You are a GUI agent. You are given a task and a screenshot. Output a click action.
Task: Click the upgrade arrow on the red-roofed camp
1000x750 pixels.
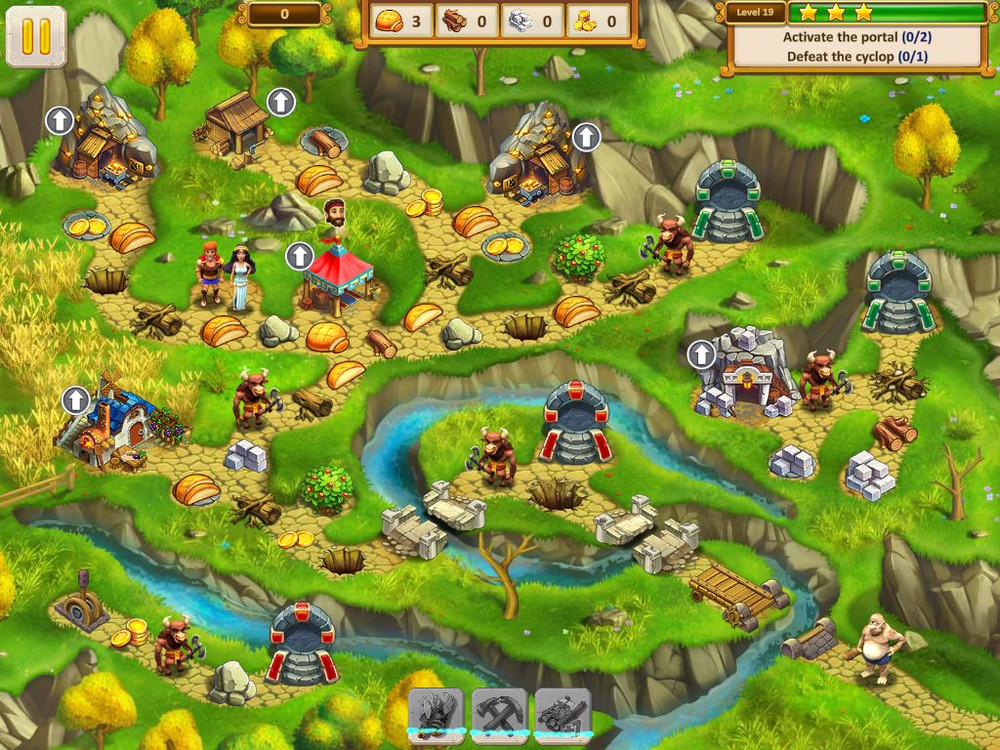(x=299, y=256)
